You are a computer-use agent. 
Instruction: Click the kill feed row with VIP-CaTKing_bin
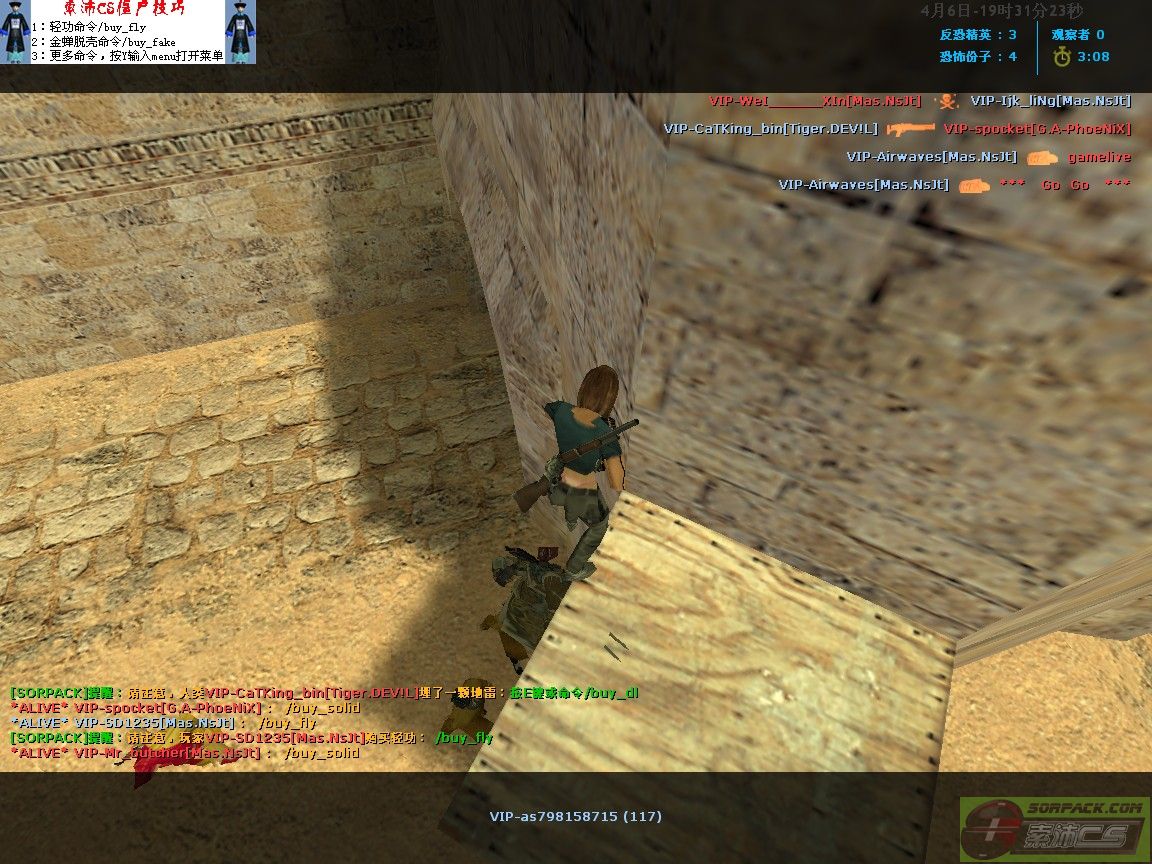click(896, 129)
